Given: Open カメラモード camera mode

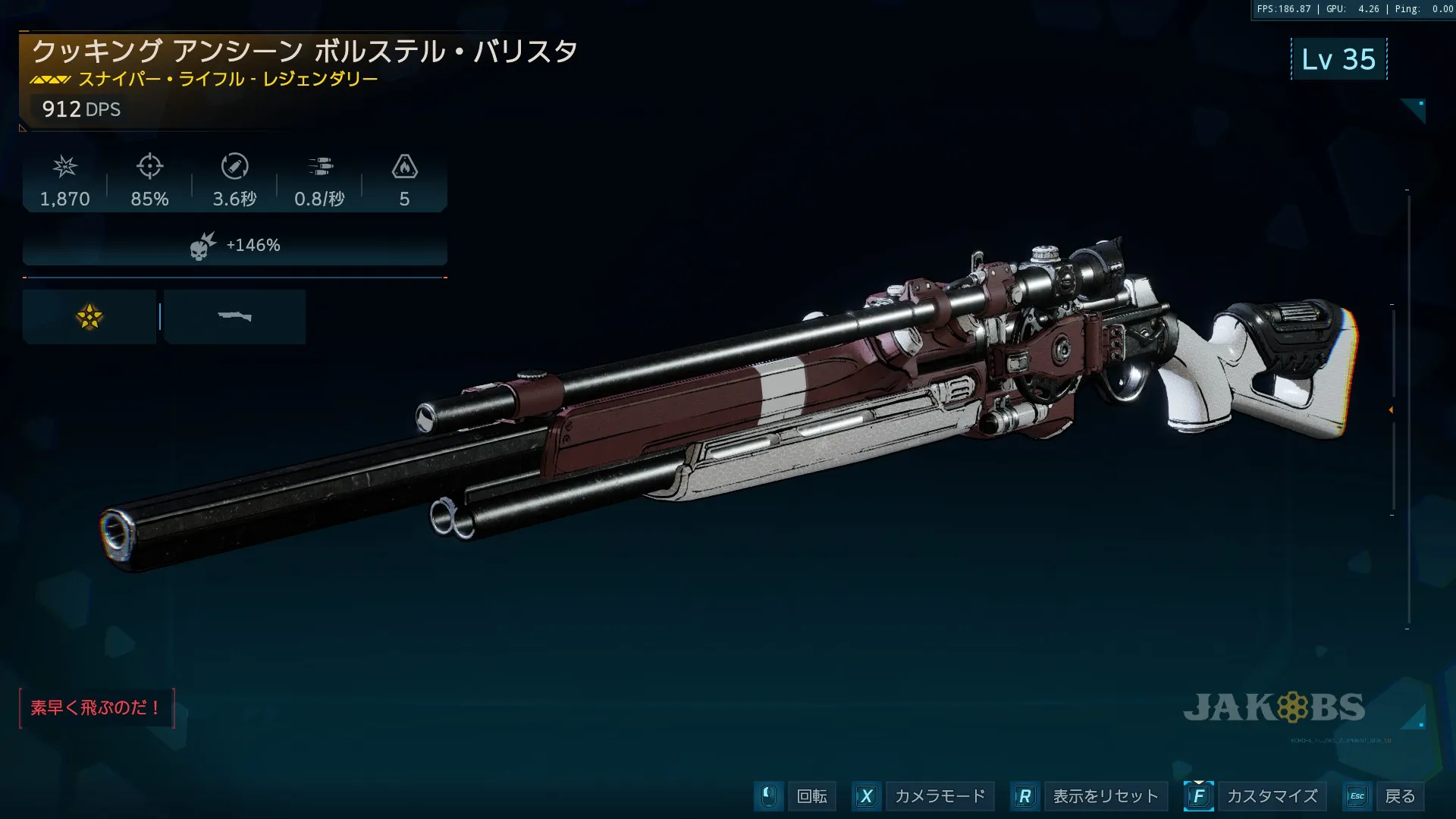Looking at the screenshot, I should point(939,796).
